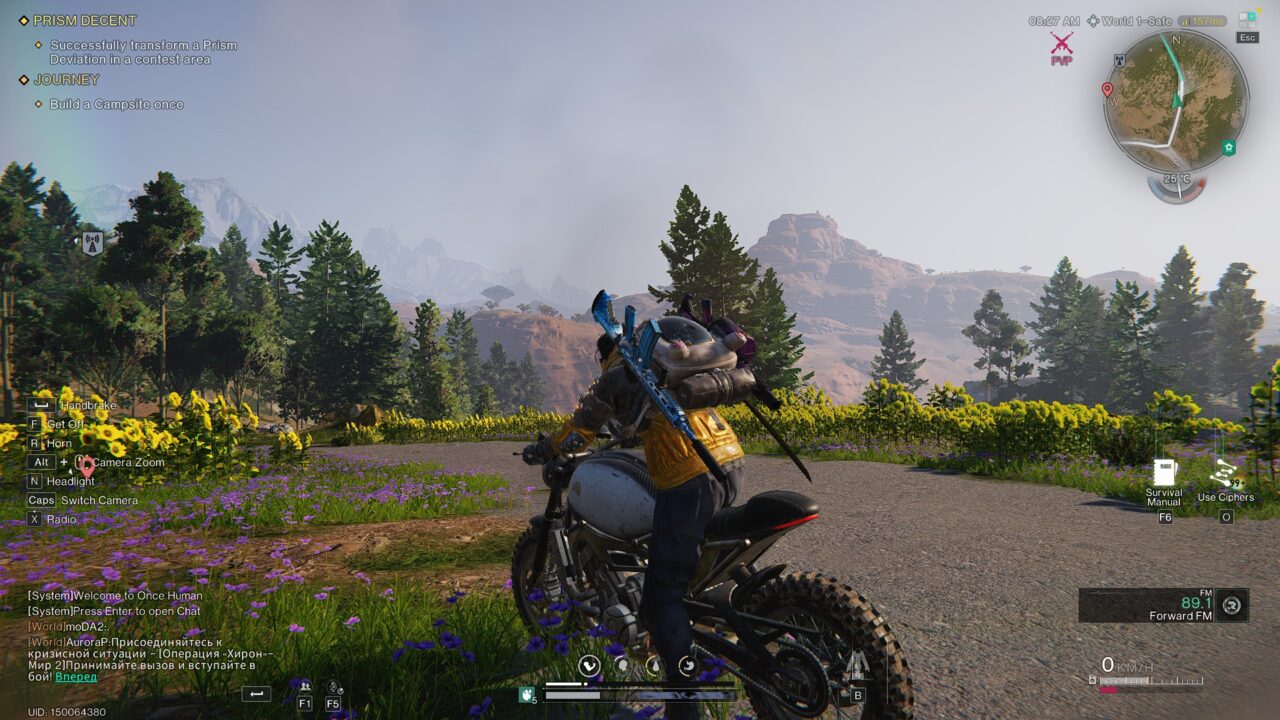
Task: Open the team members icon above F1
Action: [304, 686]
